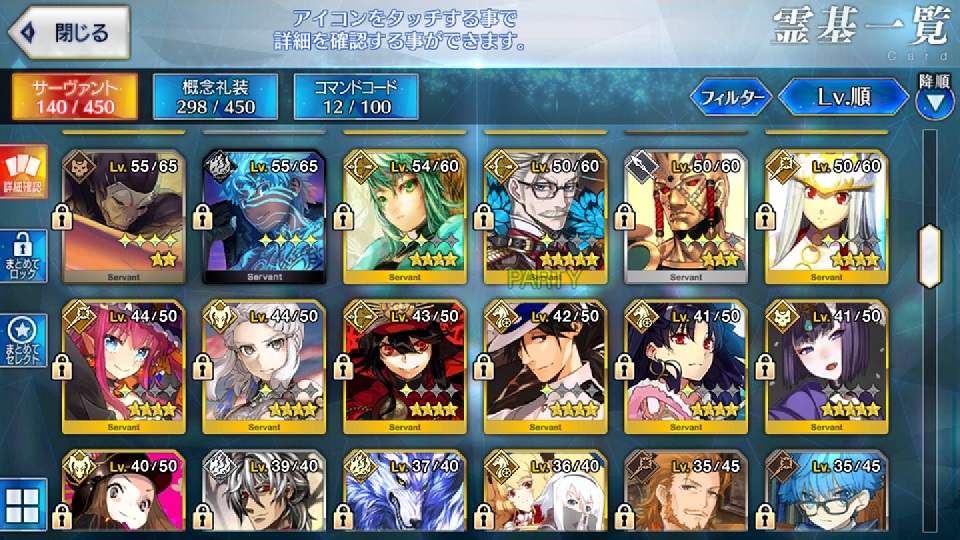Pick the PARTY servant with glasses
Image resolution: width=960 pixels, height=540 pixels.
click(545, 215)
